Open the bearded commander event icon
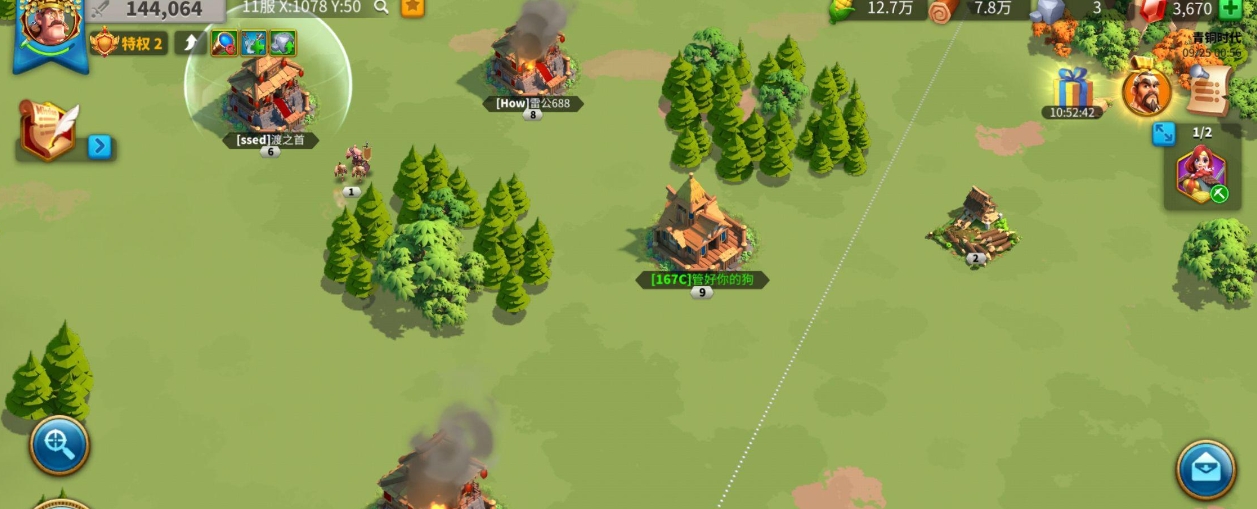The image size is (1257, 509). click(x=1146, y=92)
